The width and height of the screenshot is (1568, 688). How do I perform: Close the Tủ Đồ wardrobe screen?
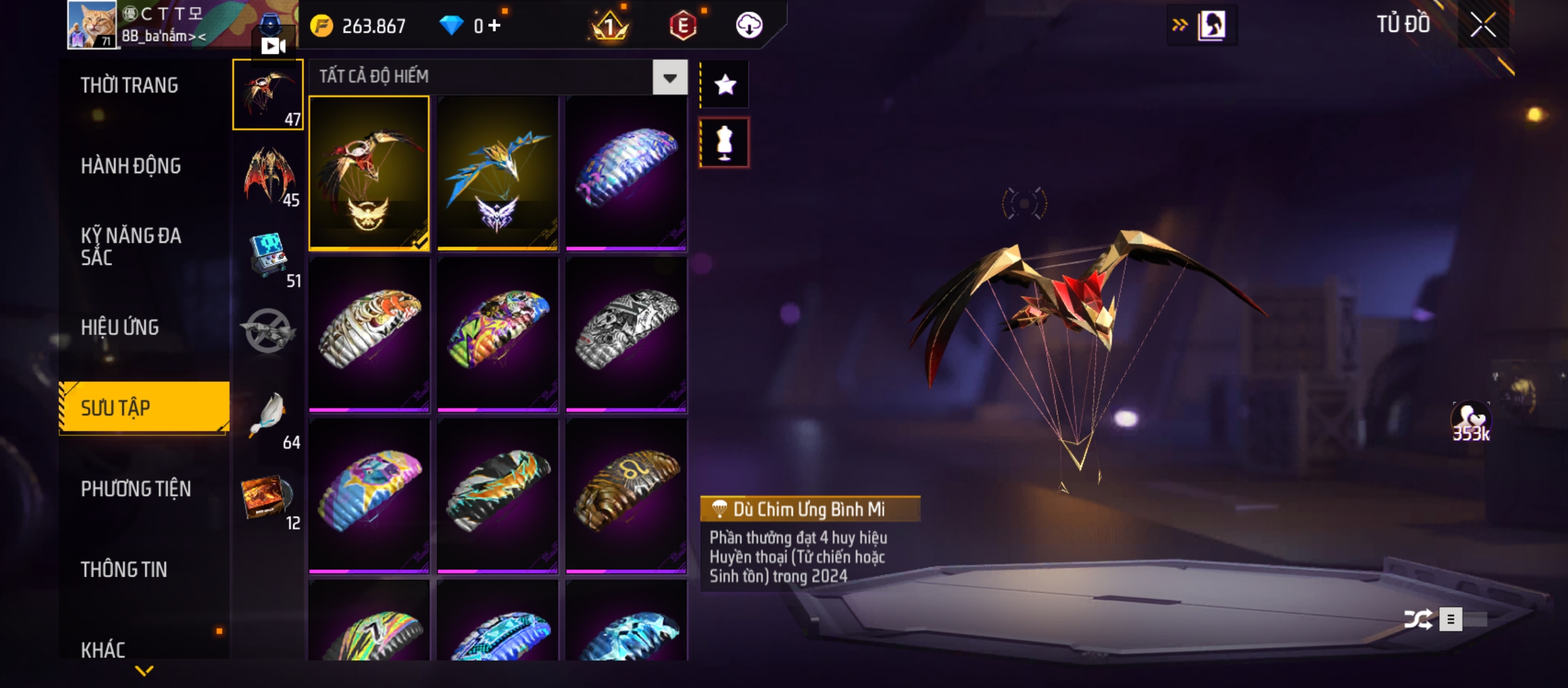click(1483, 25)
